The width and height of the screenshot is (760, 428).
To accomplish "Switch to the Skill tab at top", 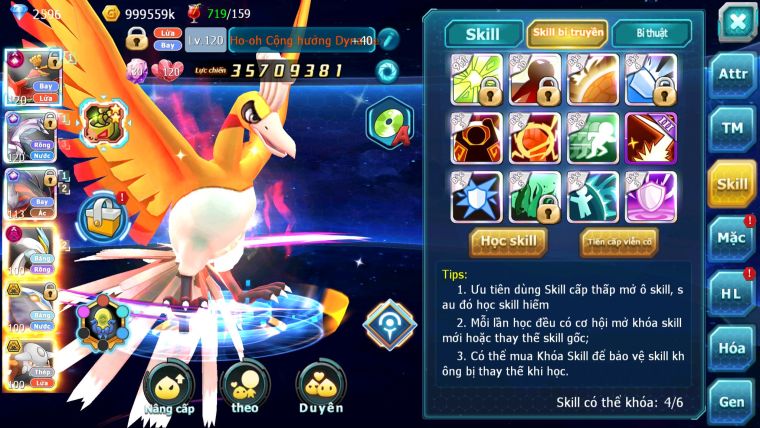I will (483, 34).
